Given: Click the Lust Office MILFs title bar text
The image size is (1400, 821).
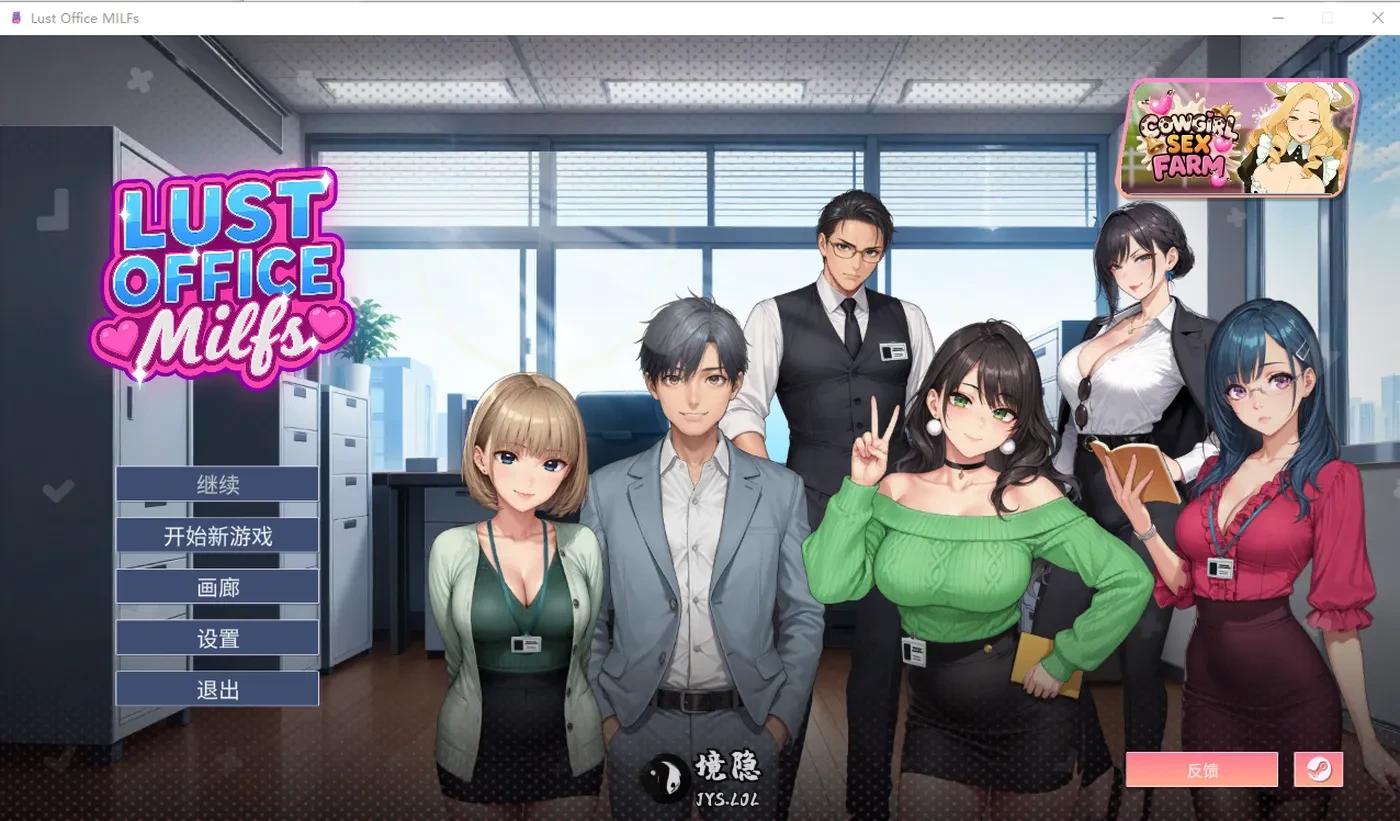Looking at the screenshot, I should pyautogui.click(x=85, y=17).
